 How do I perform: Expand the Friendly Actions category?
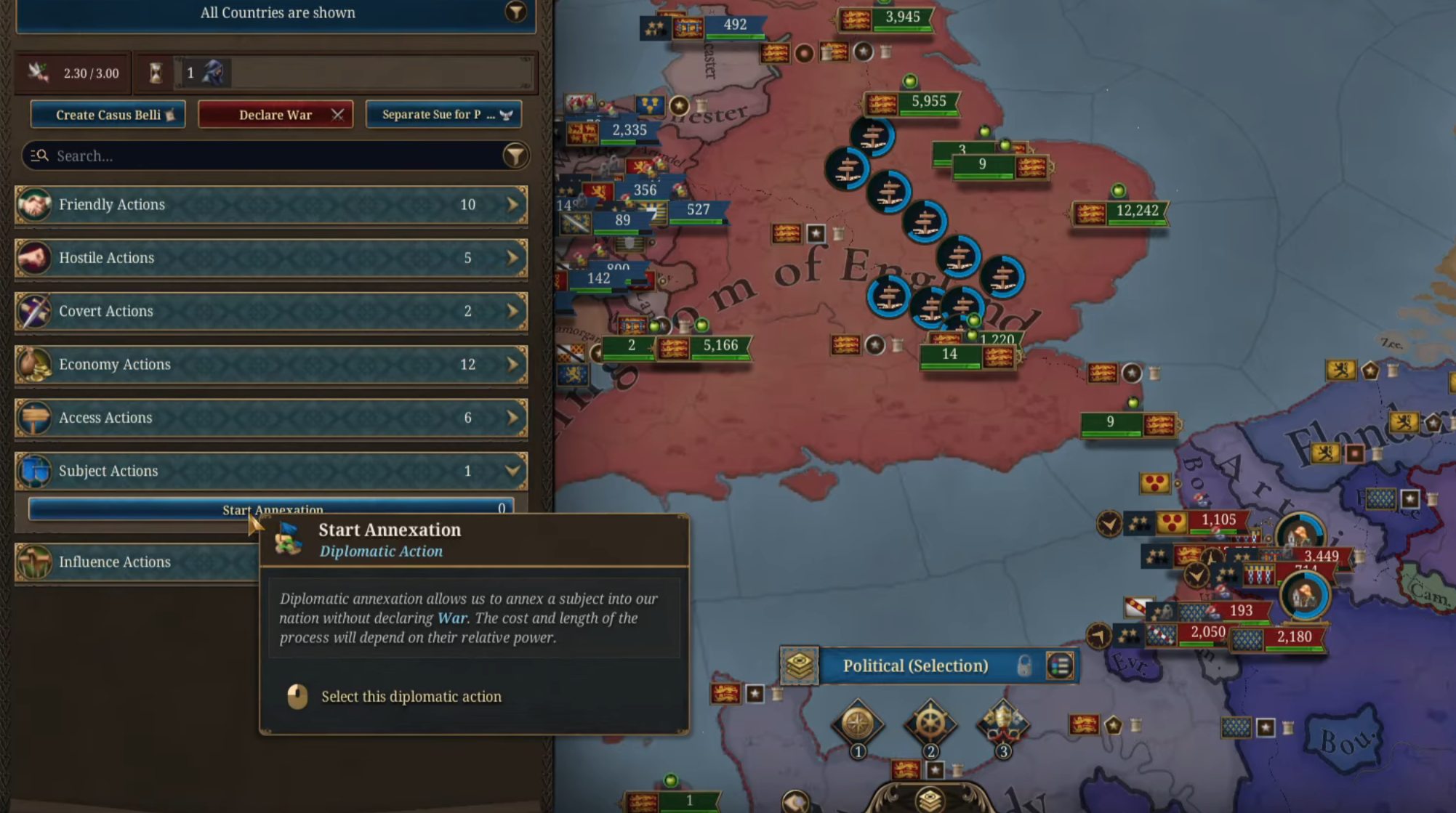tap(270, 205)
